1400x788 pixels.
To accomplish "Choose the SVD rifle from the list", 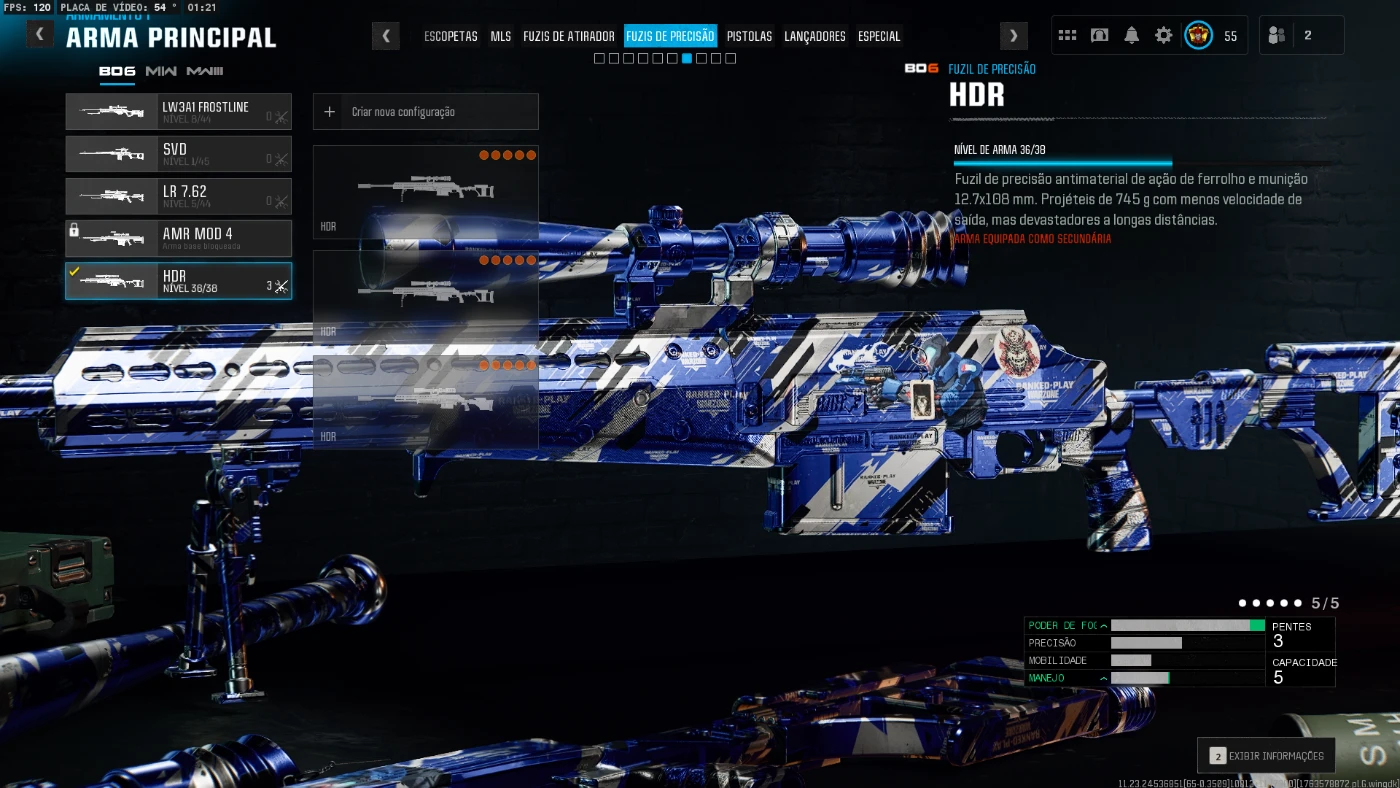I will point(178,154).
